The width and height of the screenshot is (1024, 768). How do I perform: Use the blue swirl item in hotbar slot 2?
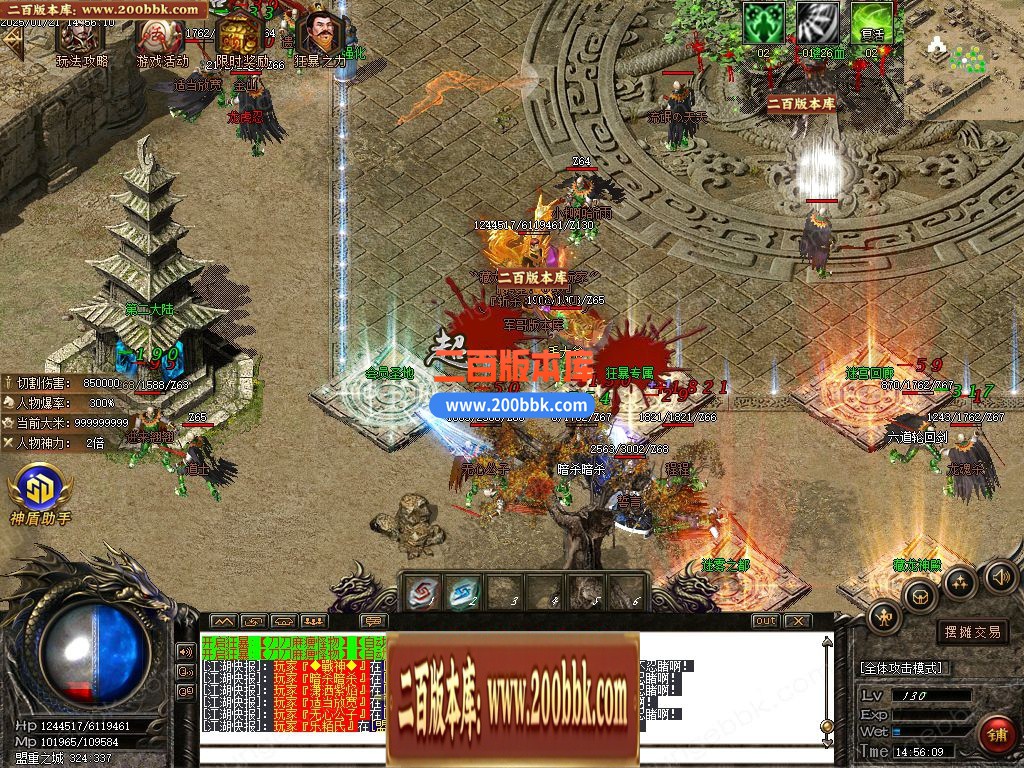[x=463, y=595]
